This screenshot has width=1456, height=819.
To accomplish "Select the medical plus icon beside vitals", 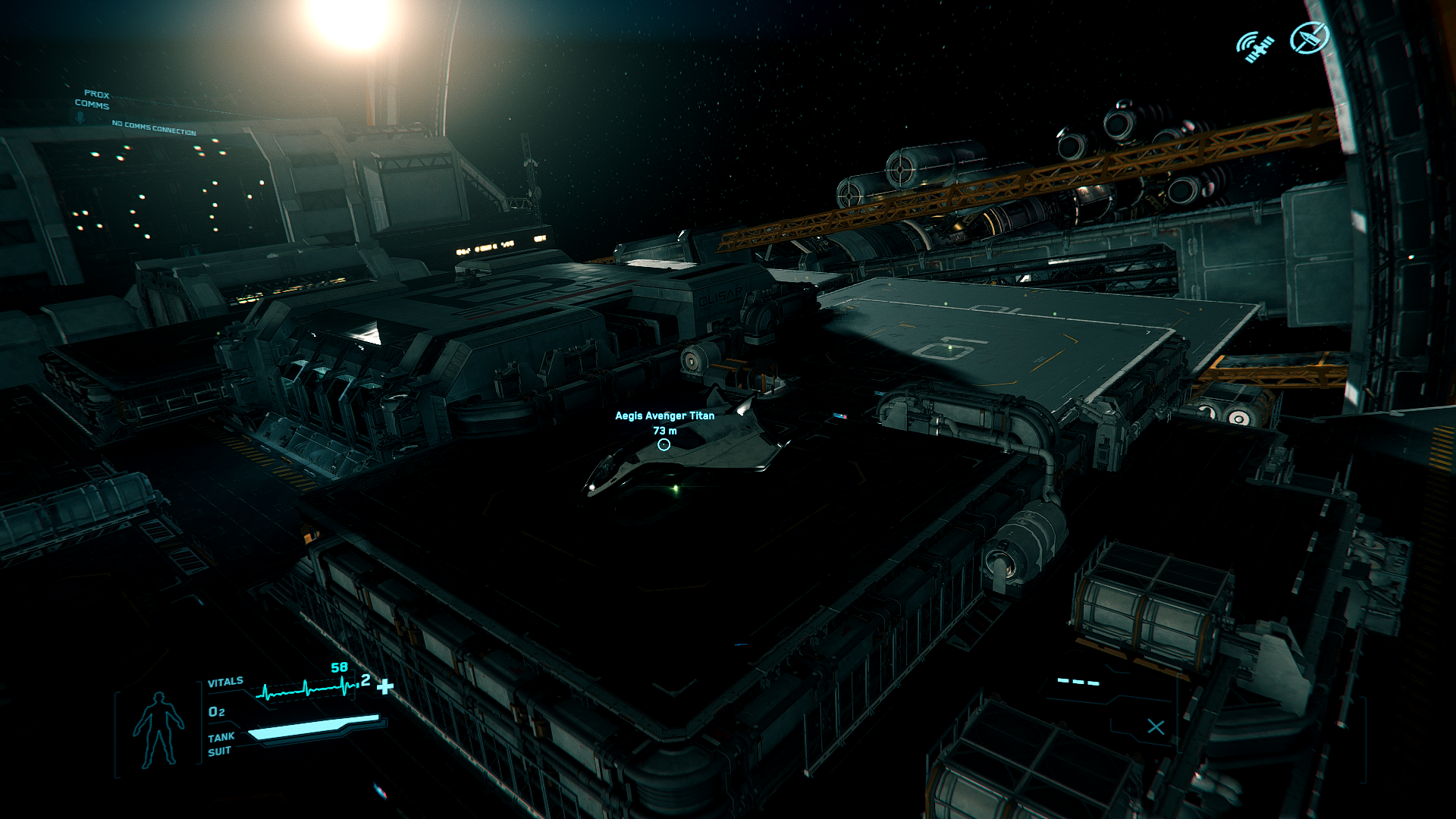I will [x=385, y=687].
